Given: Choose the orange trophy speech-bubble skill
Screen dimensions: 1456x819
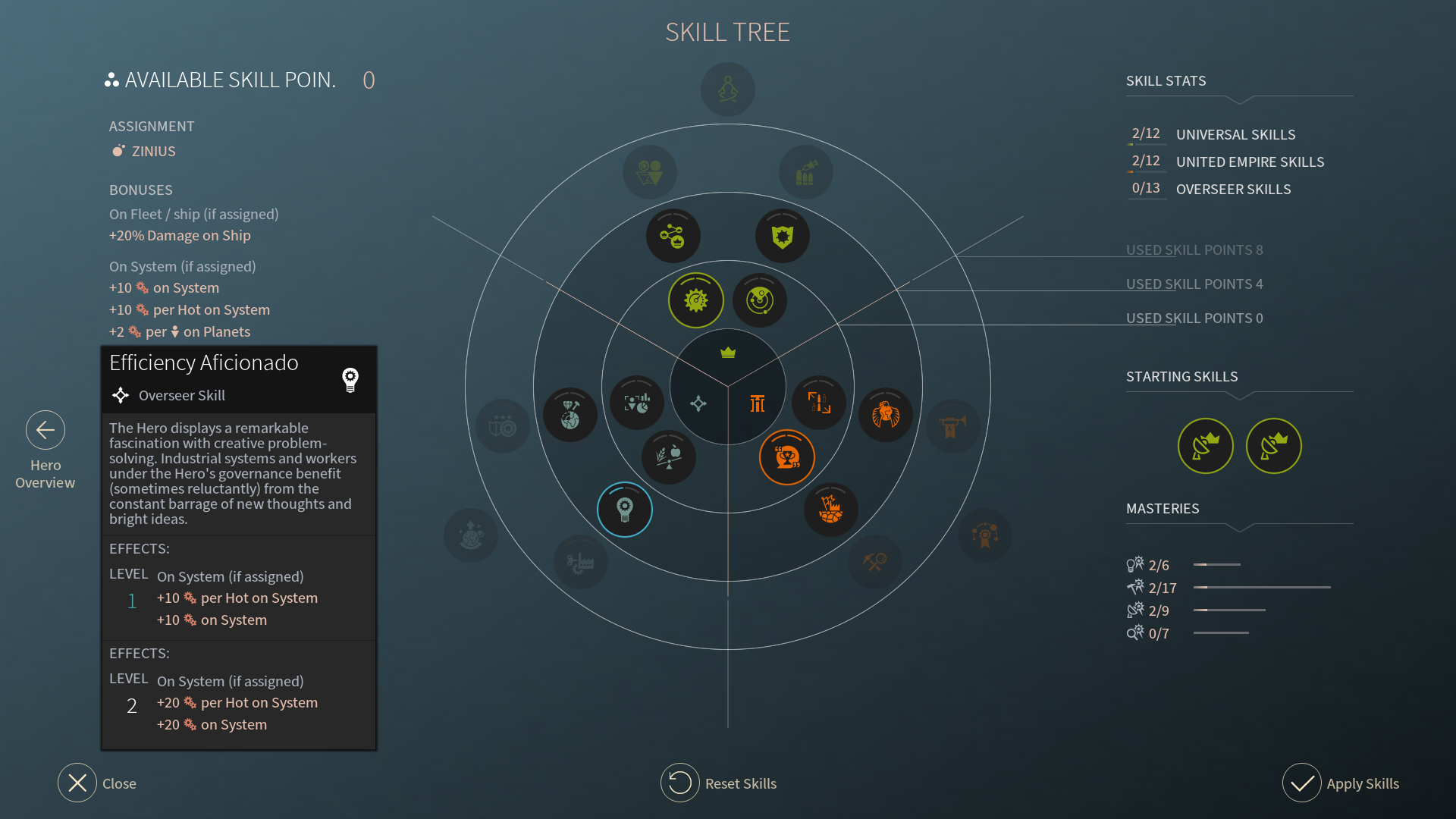Looking at the screenshot, I should point(787,457).
